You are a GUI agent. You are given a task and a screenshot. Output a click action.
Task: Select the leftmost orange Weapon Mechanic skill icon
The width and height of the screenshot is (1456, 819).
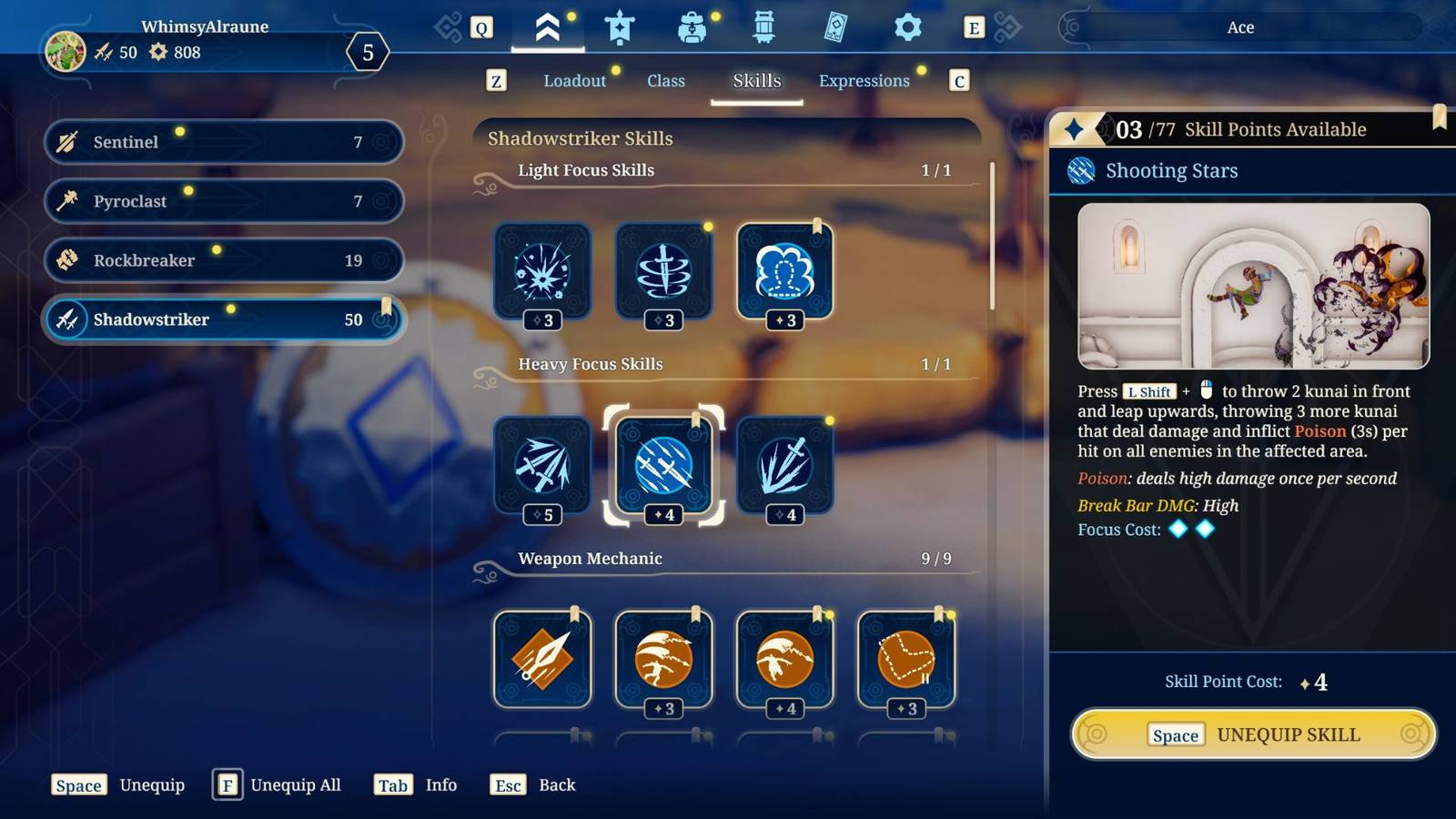tap(542, 660)
